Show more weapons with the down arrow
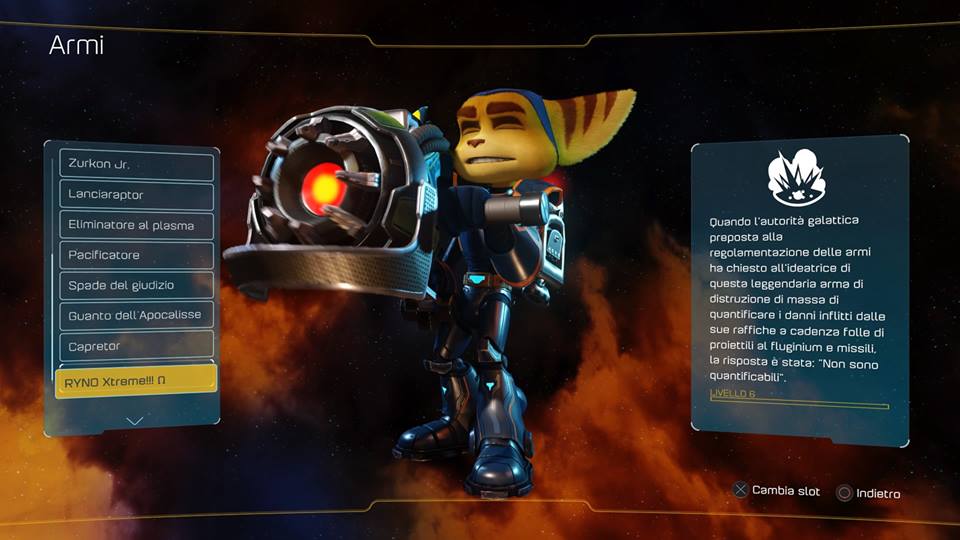 (x=135, y=421)
